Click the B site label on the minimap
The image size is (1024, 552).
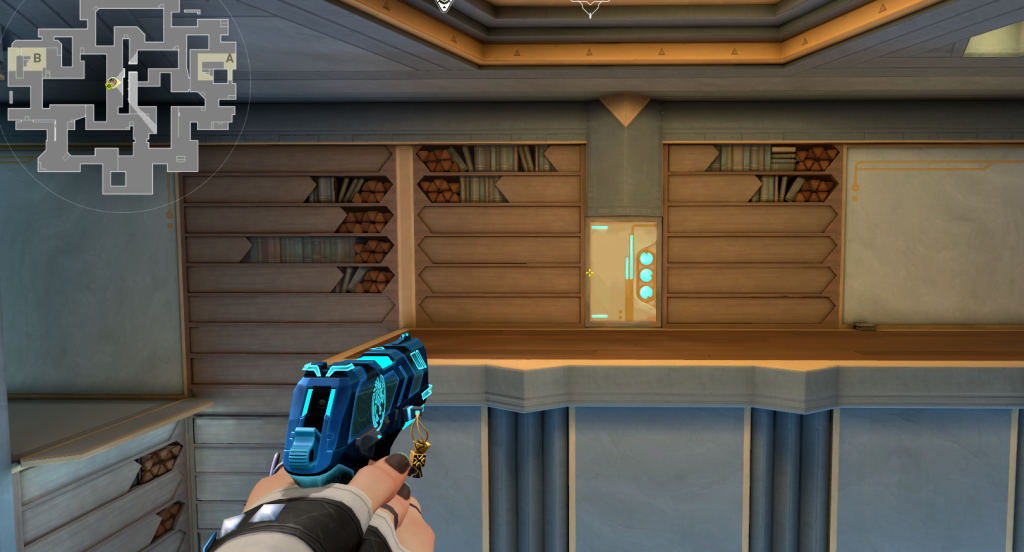38,58
